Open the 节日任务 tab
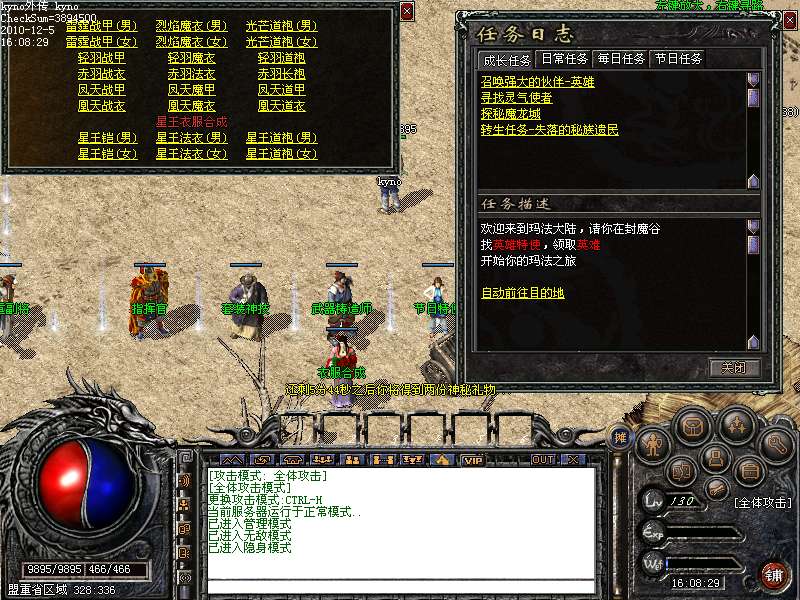This screenshot has width=800, height=600. click(678, 59)
